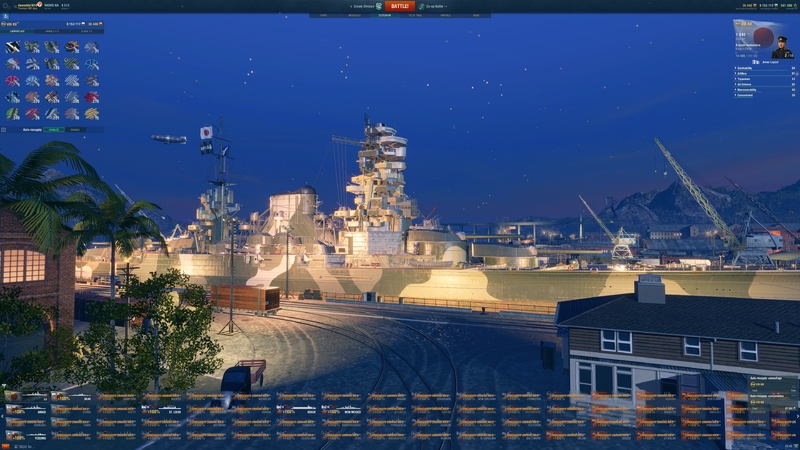Open the main menu gear icon
Screen dimensions: 800x450
(6, 6)
